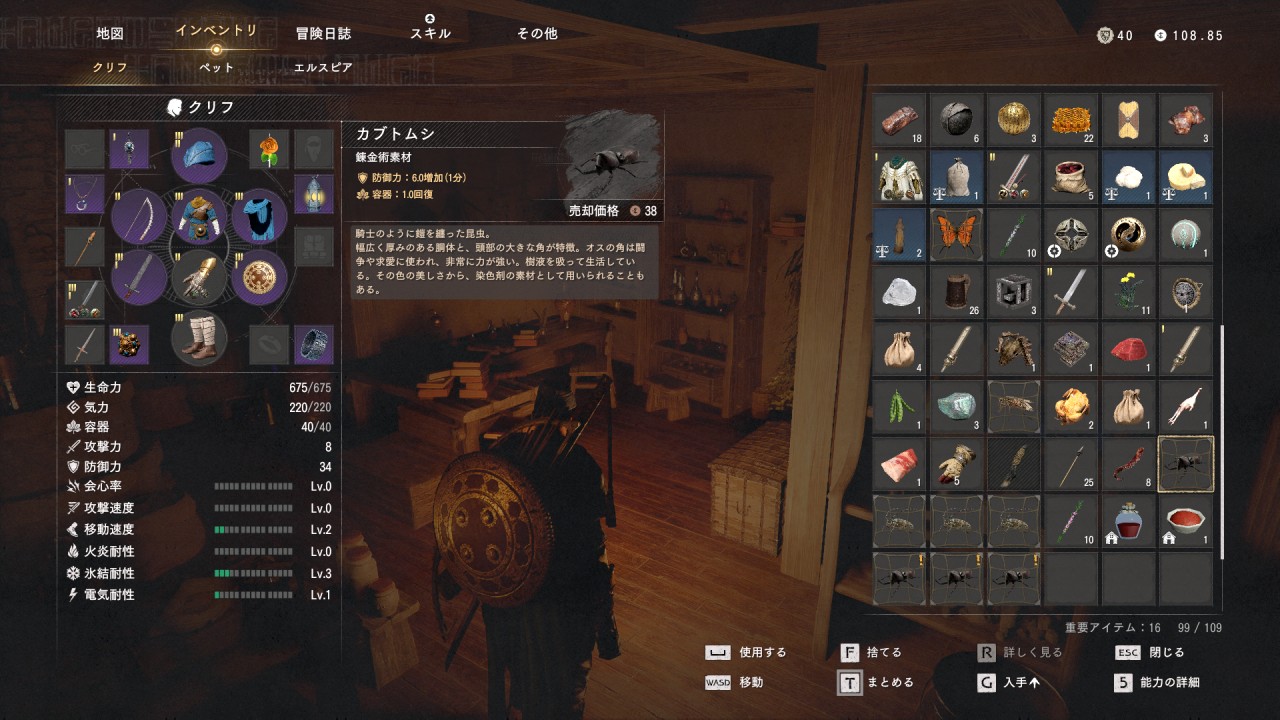
Task: Switch to the ペット sub-tab
Action: coord(216,68)
